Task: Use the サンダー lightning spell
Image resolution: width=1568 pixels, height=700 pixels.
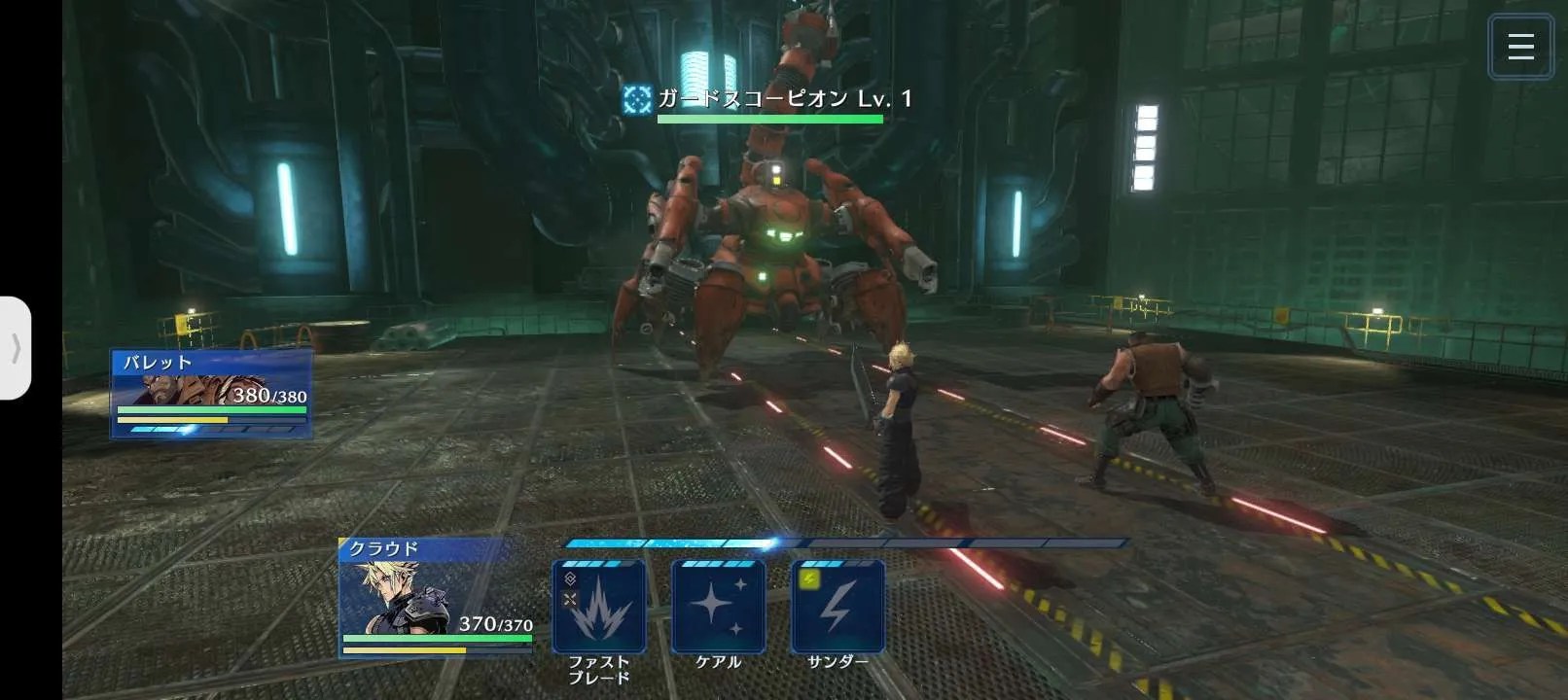Action: [838, 607]
